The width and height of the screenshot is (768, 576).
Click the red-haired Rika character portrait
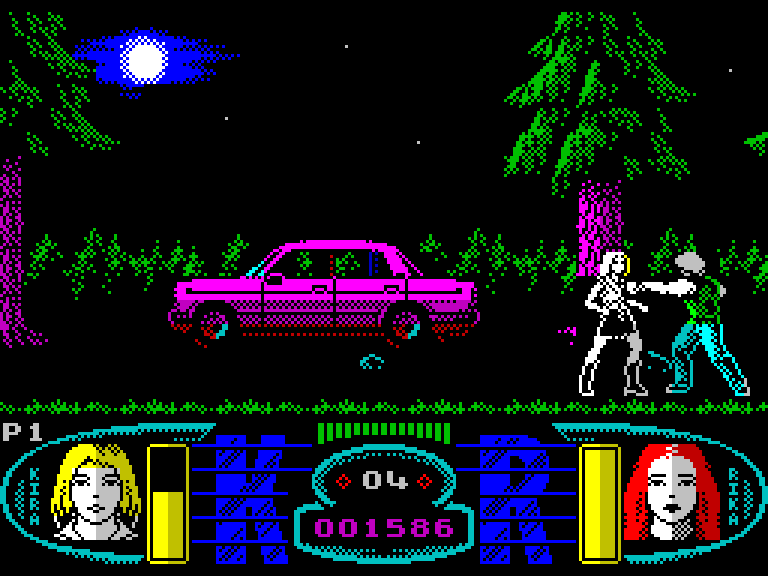point(670,493)
